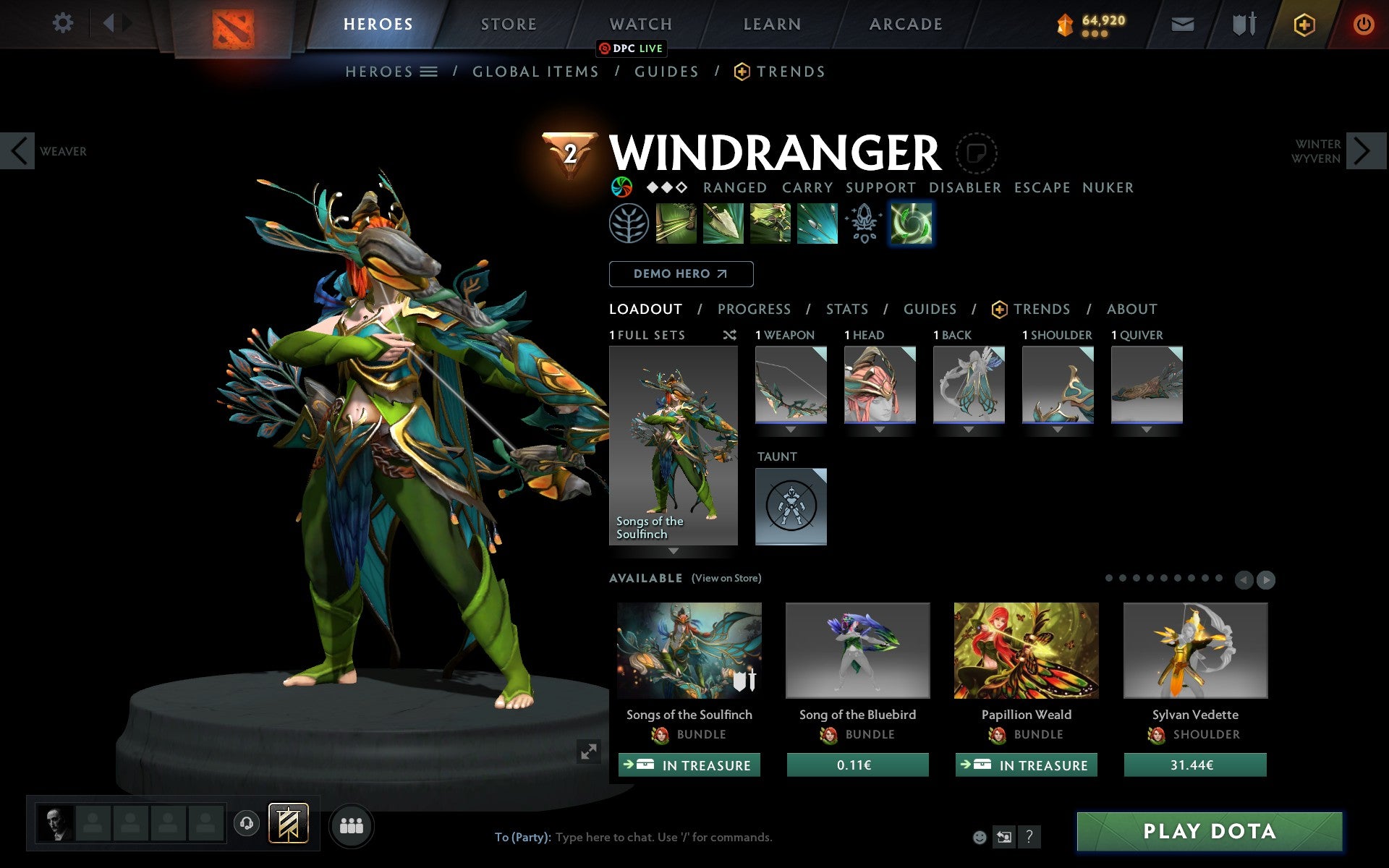Screen dimensions: 1389x868
Task: Switch to the STATS tab
Action: pos(846,309)
